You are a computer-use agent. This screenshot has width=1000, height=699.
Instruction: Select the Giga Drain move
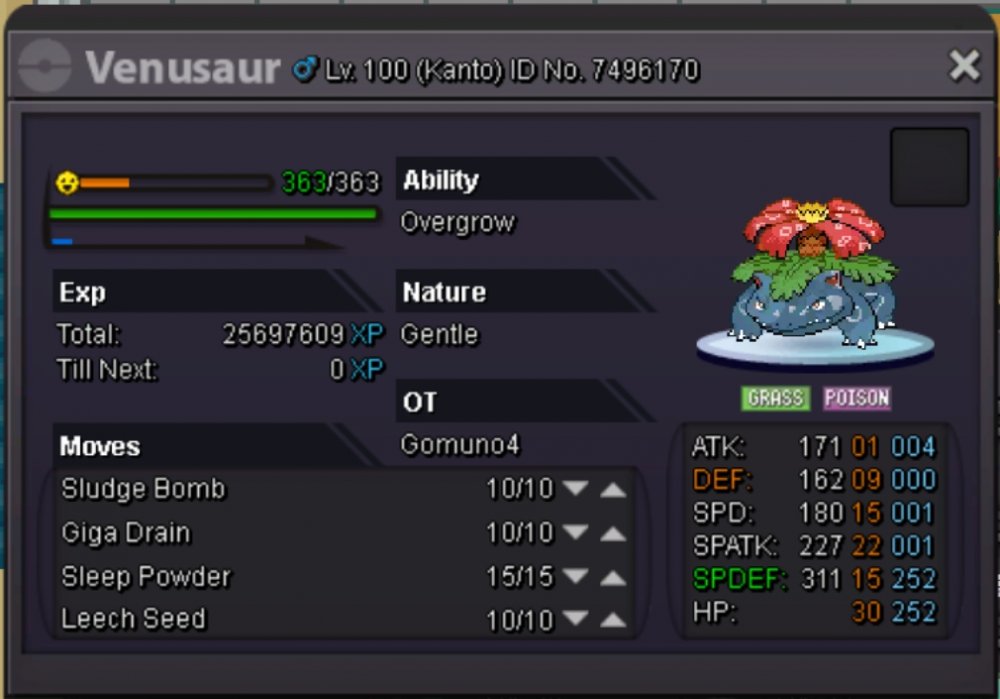pyautogui.click(x=126, y=533)
